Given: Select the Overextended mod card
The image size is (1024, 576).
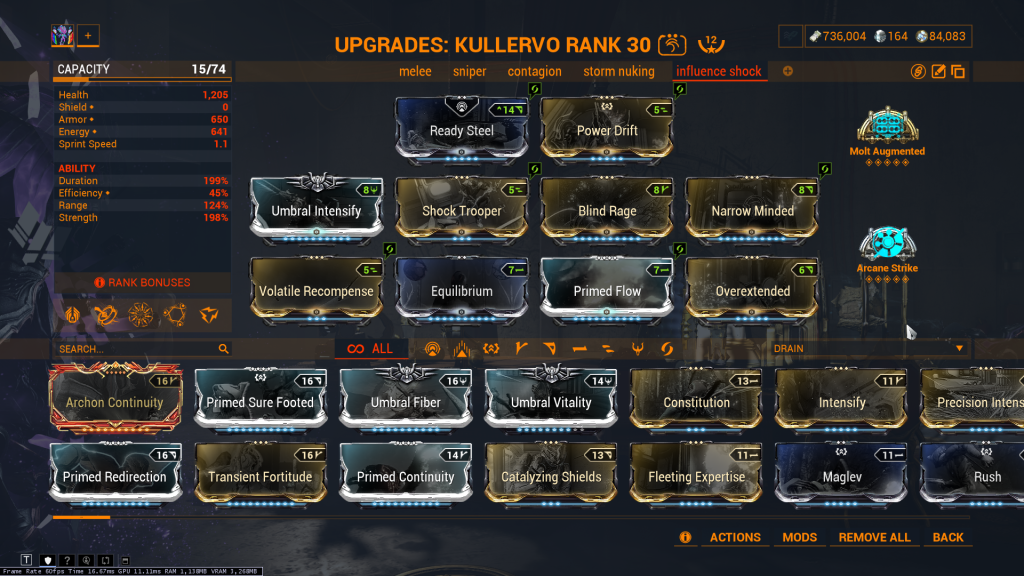Looking at the screenshot, I should (x=752, y=289).
